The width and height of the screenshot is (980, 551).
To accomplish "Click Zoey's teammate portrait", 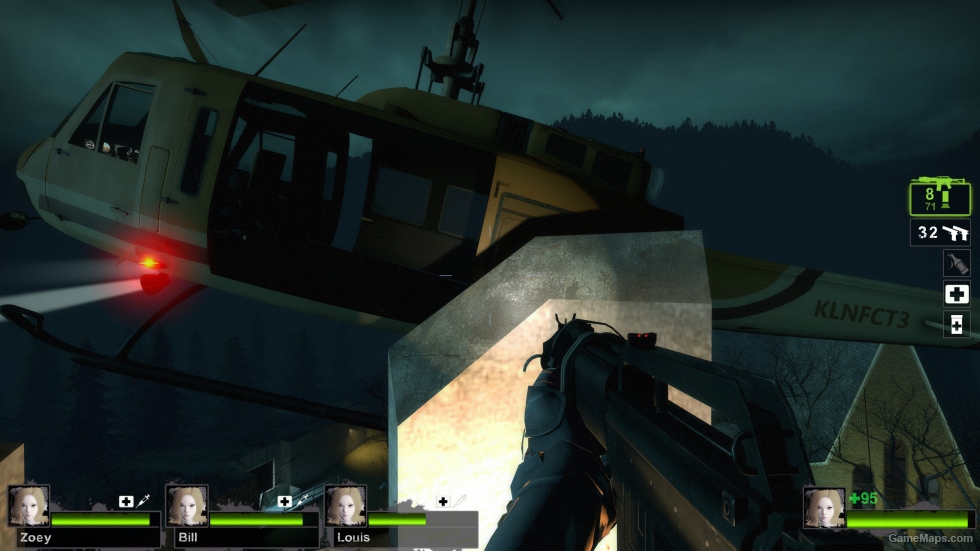I will [29, 507].
